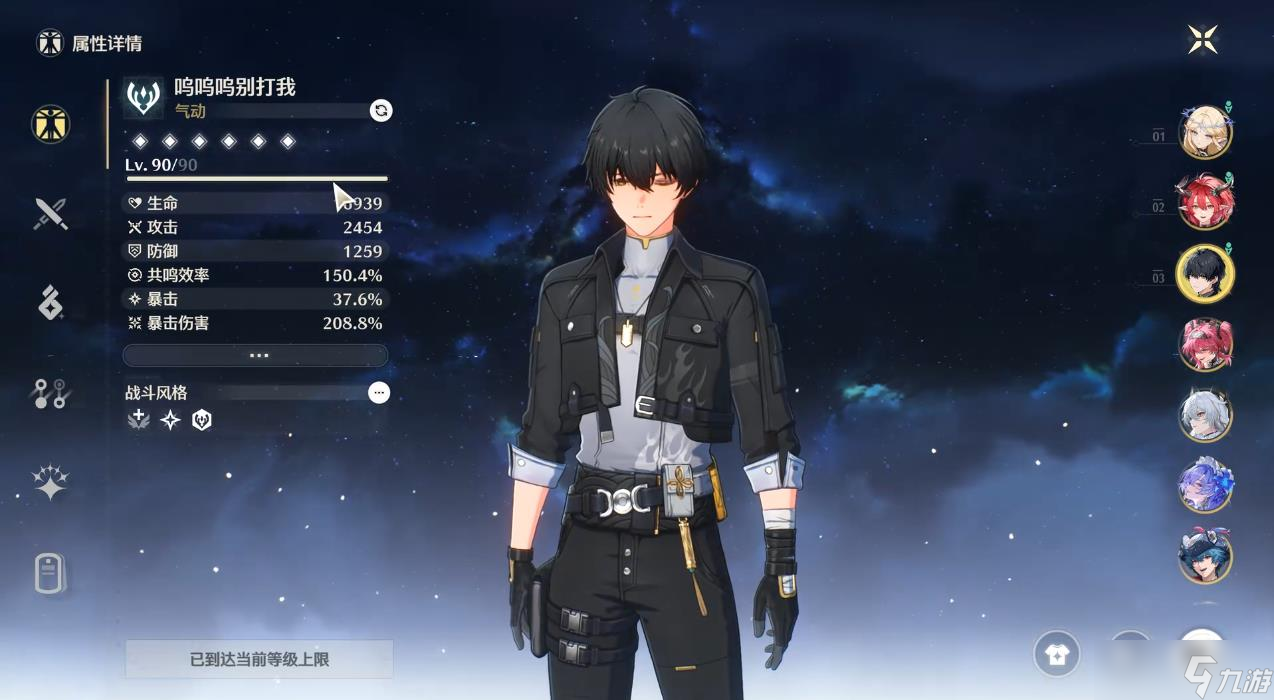
Task: Open the skill tree branch tab
Action: [x=50, y=394]
